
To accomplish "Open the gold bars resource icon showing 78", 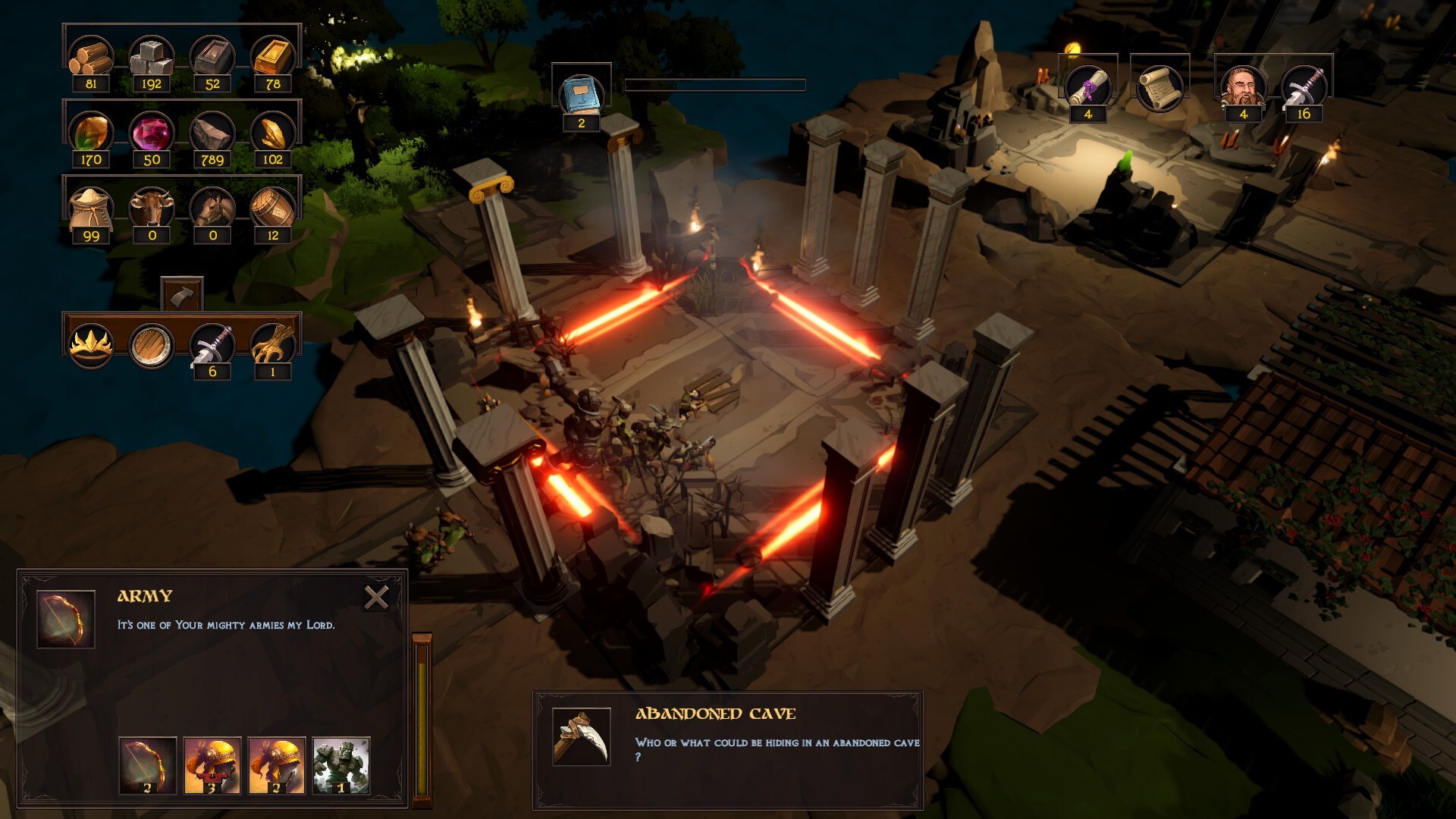I will click(x=273, y=55).
